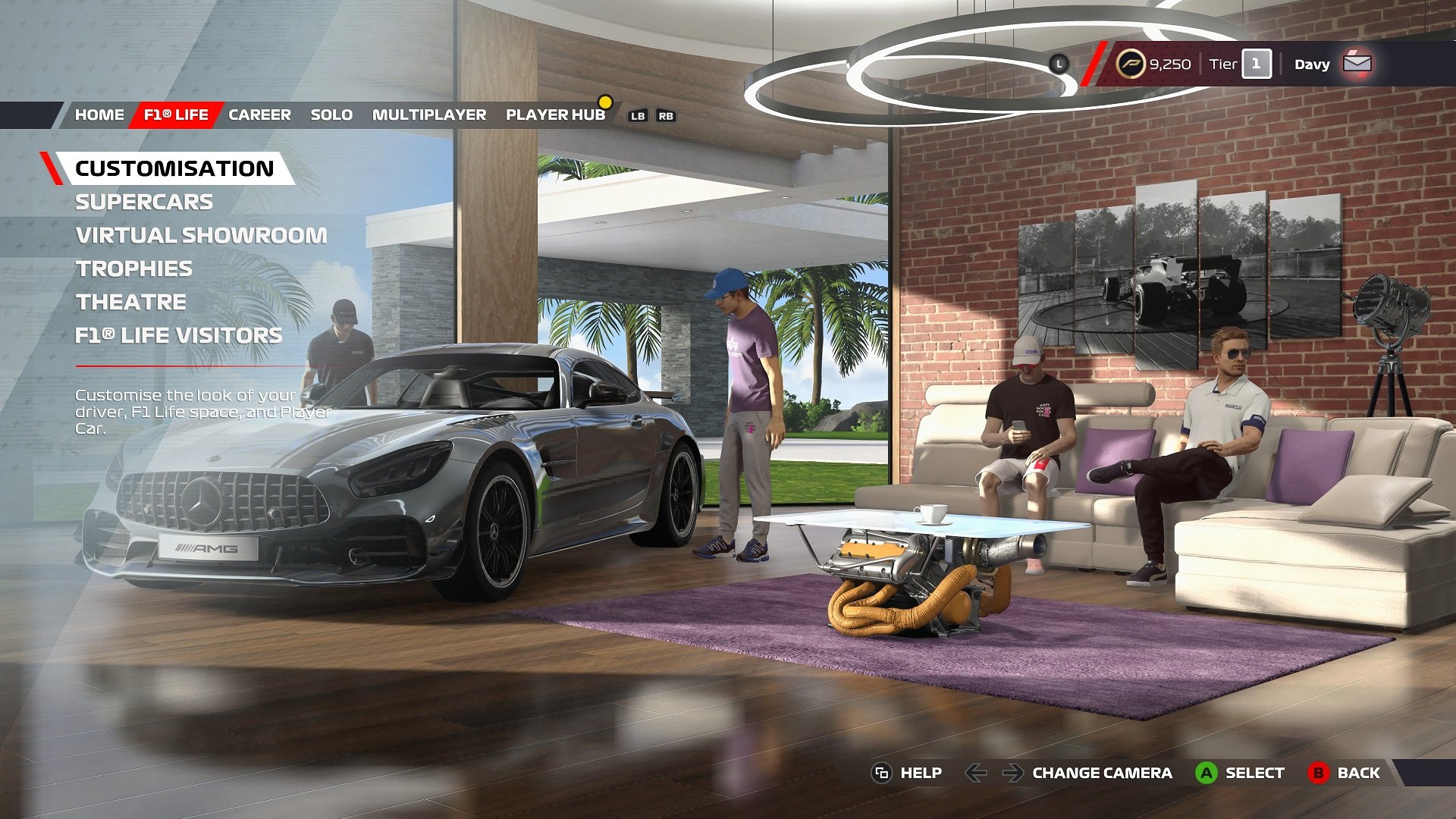
Task: Click the LB shoulder button icon
Action: 638,116
